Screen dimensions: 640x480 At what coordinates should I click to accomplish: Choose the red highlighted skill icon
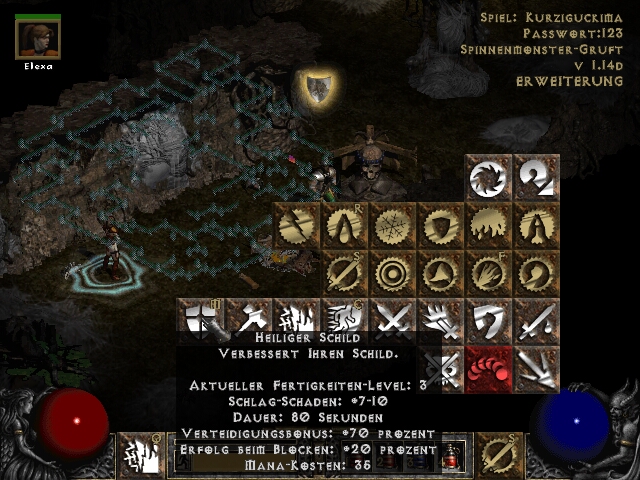(x=490, y=369)
